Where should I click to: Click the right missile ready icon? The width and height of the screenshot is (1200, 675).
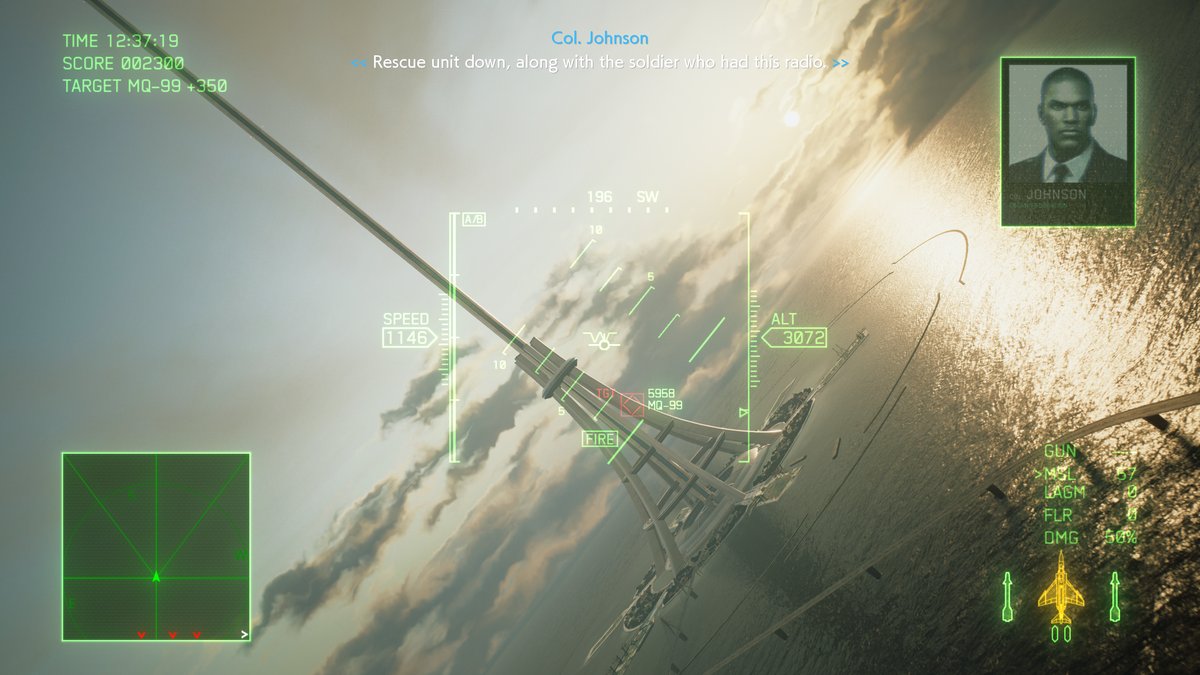(x=1114, y=596)
